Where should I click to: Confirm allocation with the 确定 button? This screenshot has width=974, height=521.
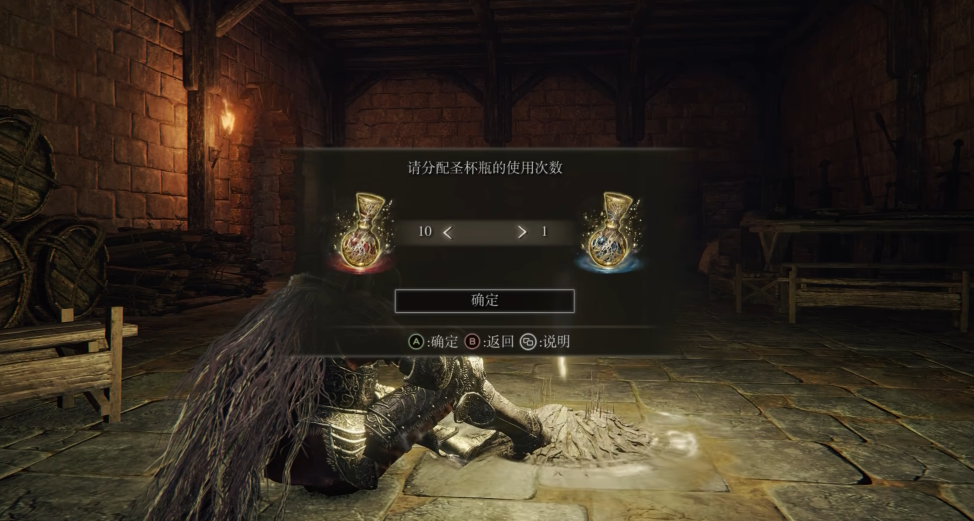(x=484, y=300)
